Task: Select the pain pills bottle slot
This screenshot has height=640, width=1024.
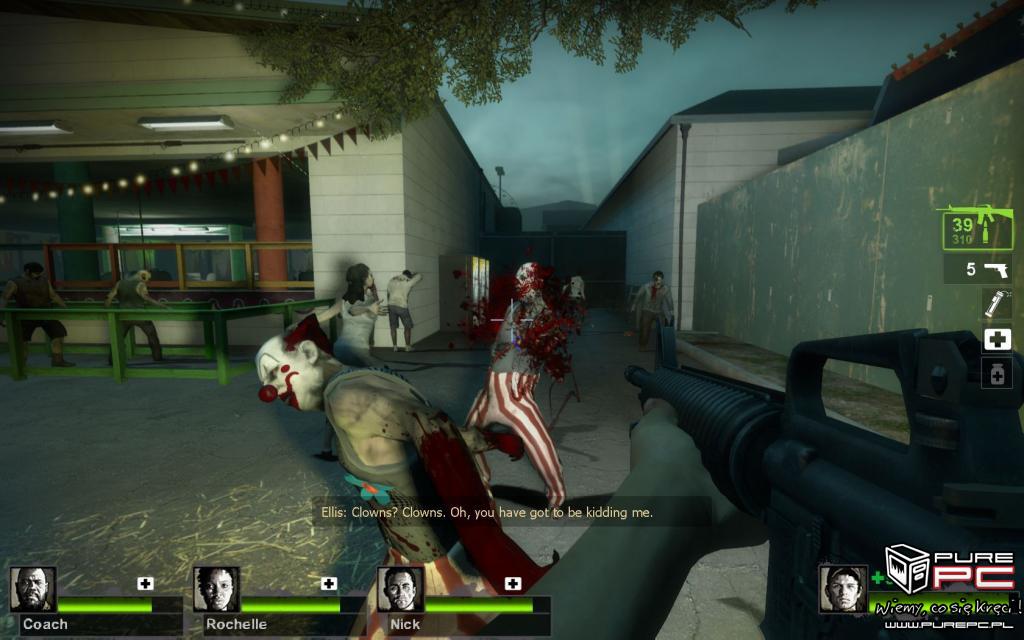Action: click(x=997, y=374)
